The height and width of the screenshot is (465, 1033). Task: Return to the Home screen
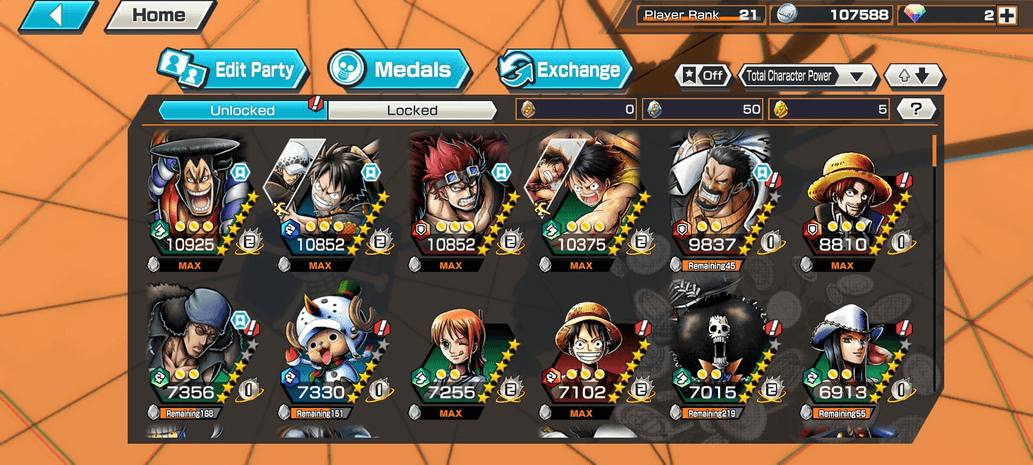pos(159,15)
